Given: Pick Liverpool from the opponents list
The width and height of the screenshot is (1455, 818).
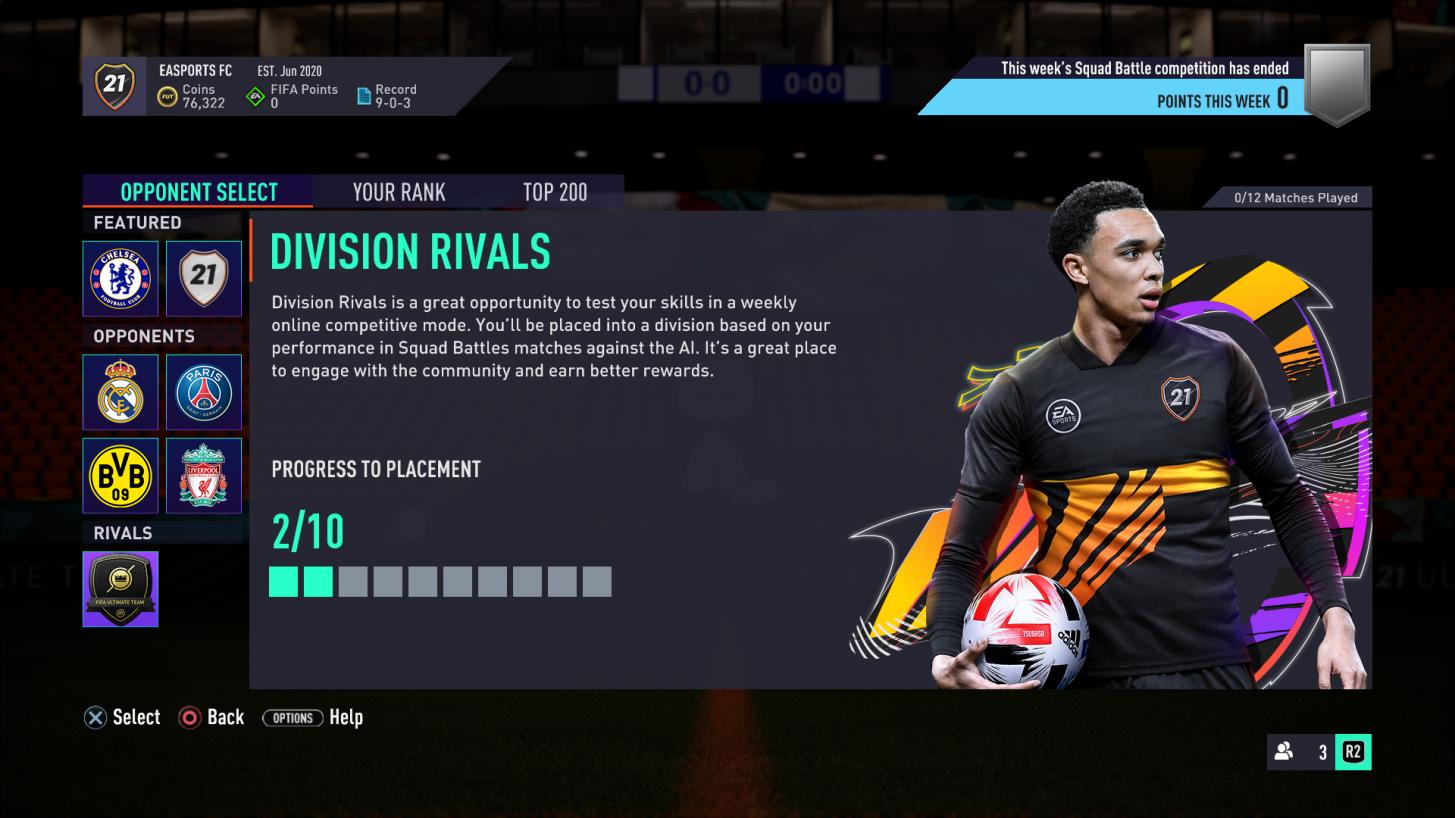Looking at the screenshot, I should pyautogui.click(x=204, y=476).
